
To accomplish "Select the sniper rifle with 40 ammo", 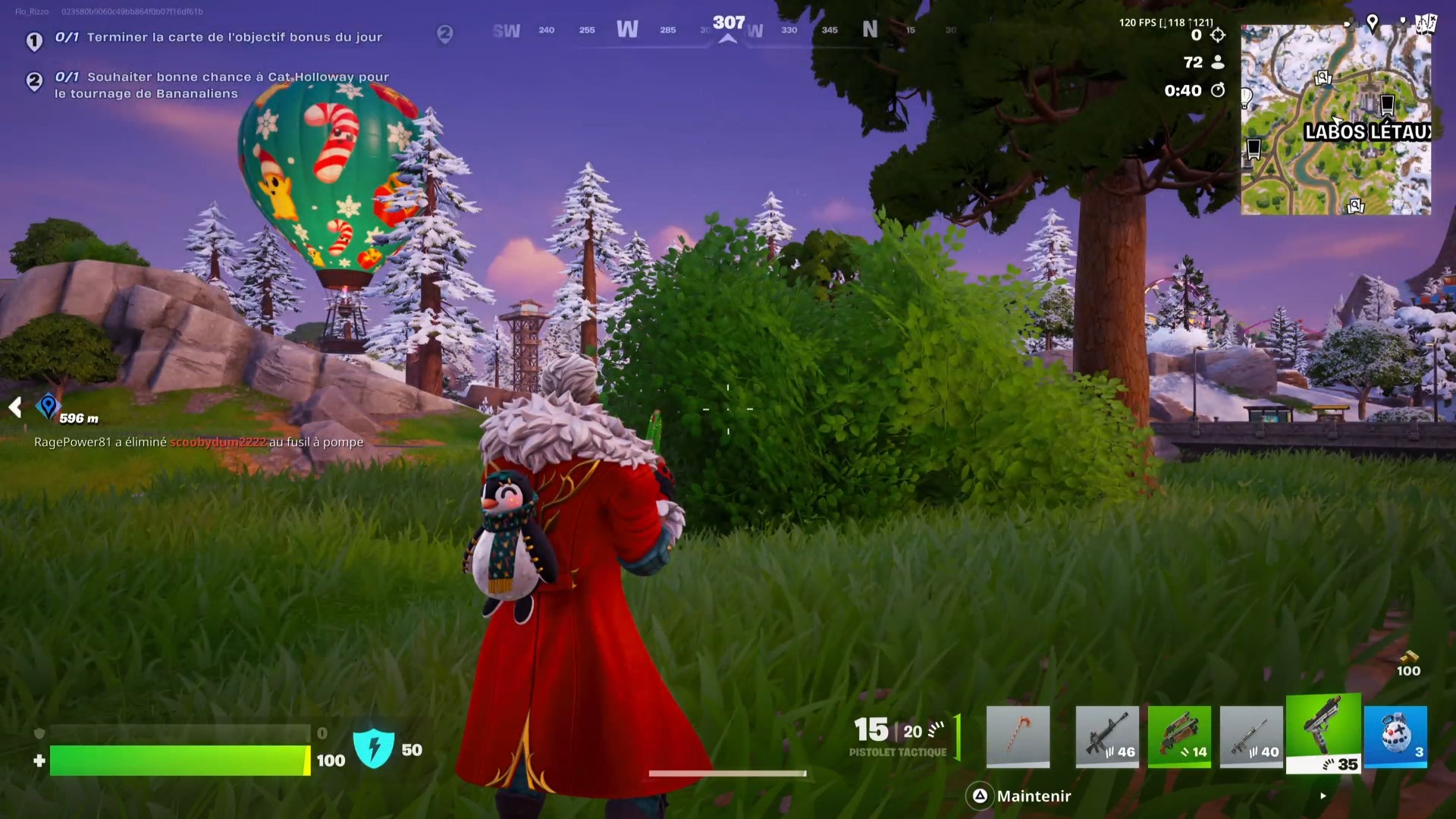I will pyautogui.click(x=1252, y=736).
